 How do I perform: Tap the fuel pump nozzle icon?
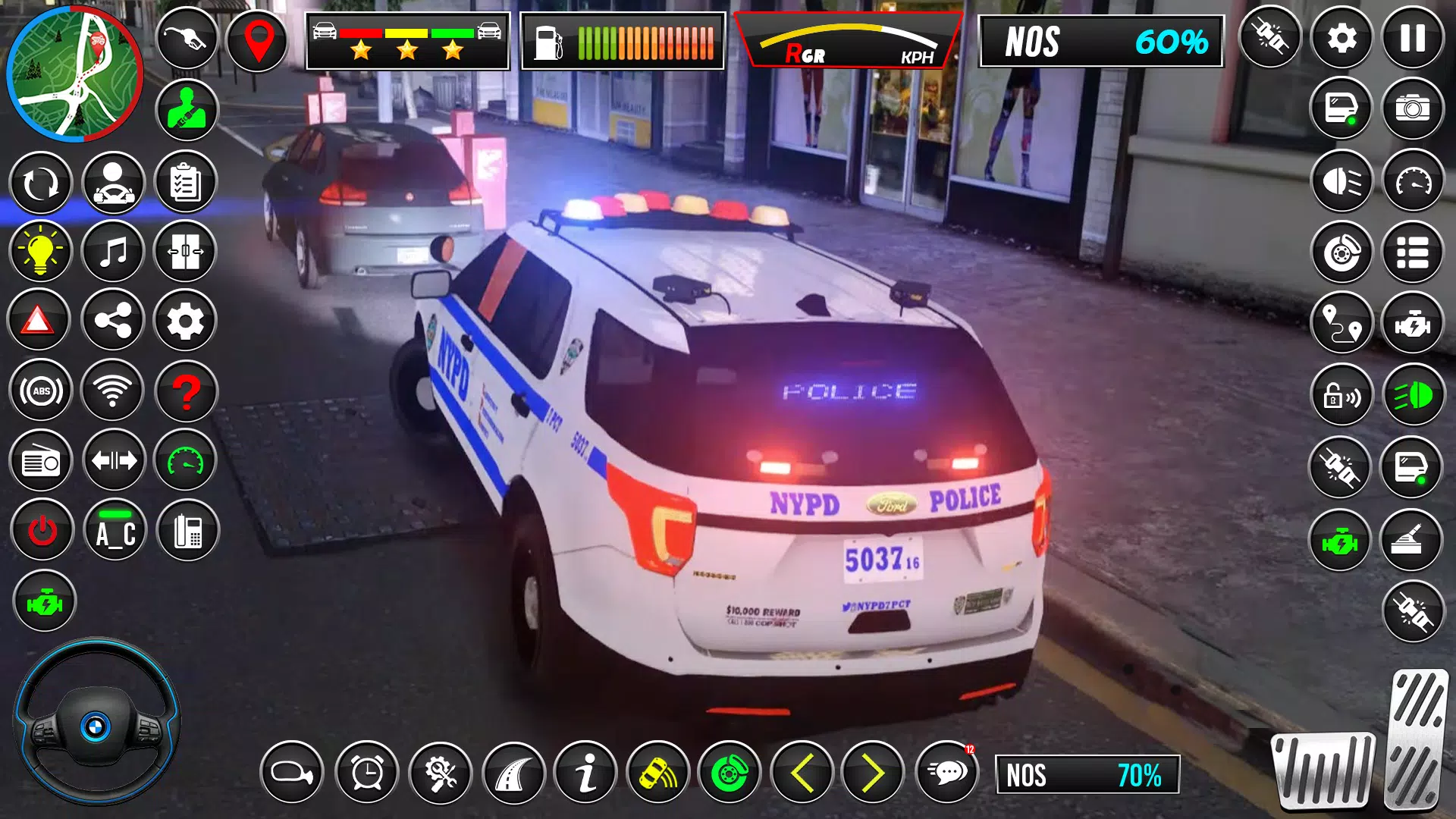186,38
